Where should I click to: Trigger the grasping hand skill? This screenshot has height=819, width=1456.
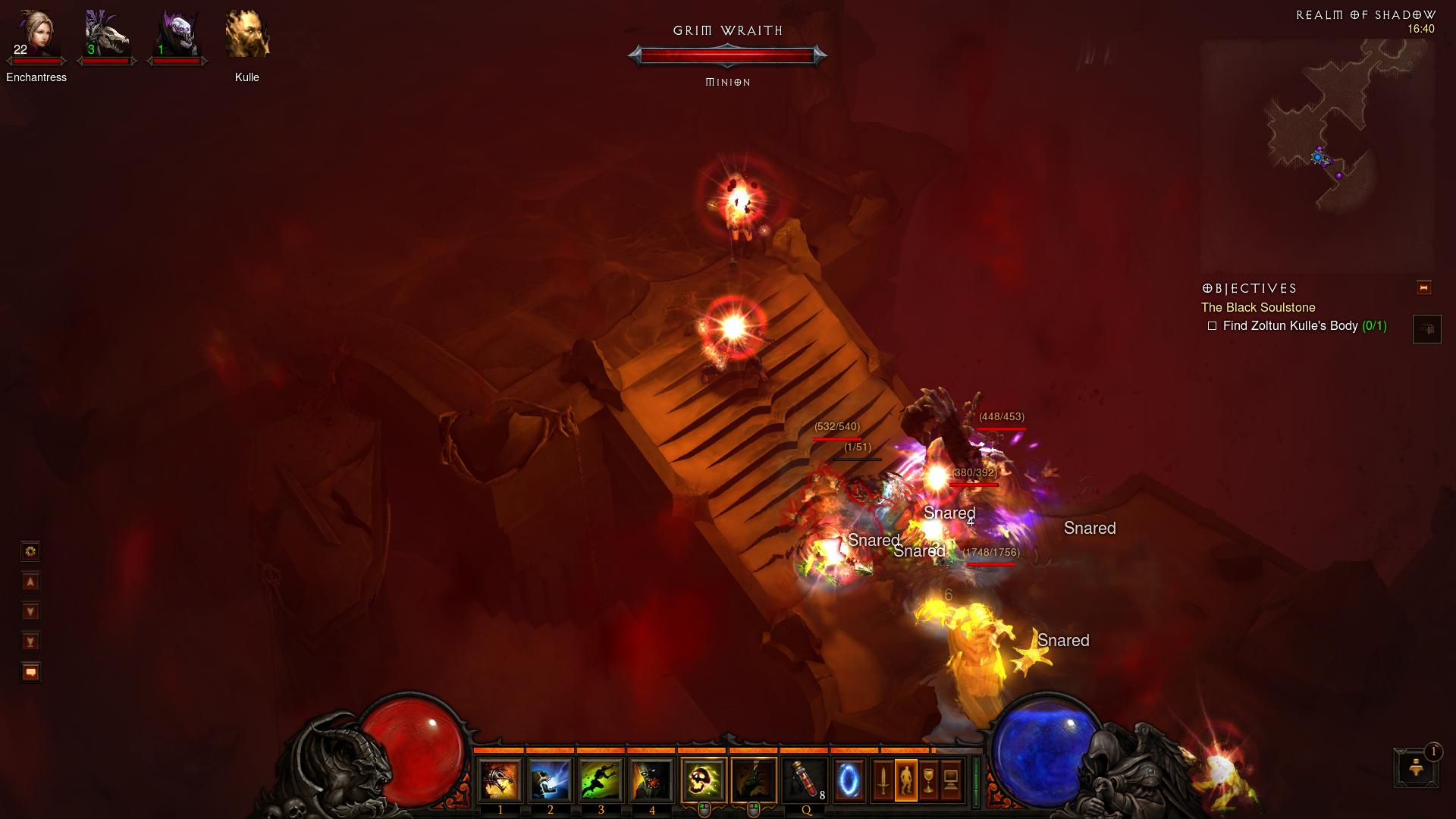tap(754, 780)
